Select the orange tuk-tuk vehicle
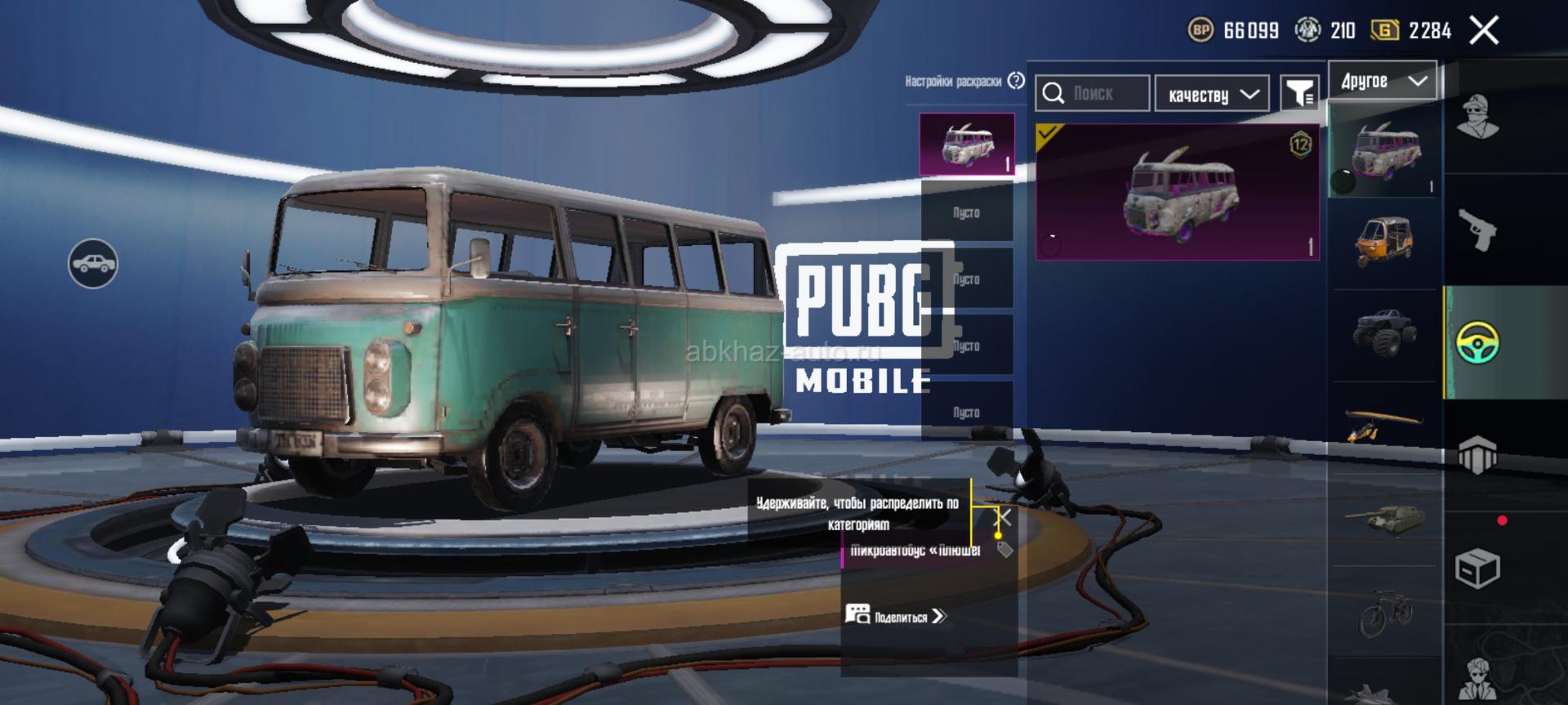 click(1384, 242)
